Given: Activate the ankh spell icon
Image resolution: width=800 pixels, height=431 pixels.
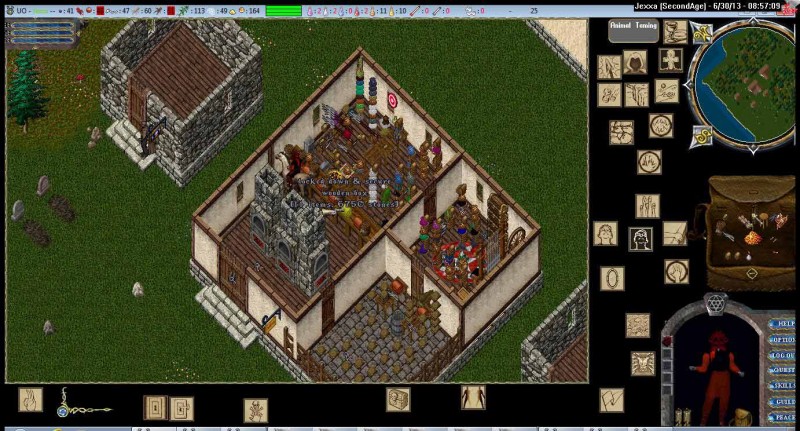Looking at the screenshot, I should click(x=671, y=59).
